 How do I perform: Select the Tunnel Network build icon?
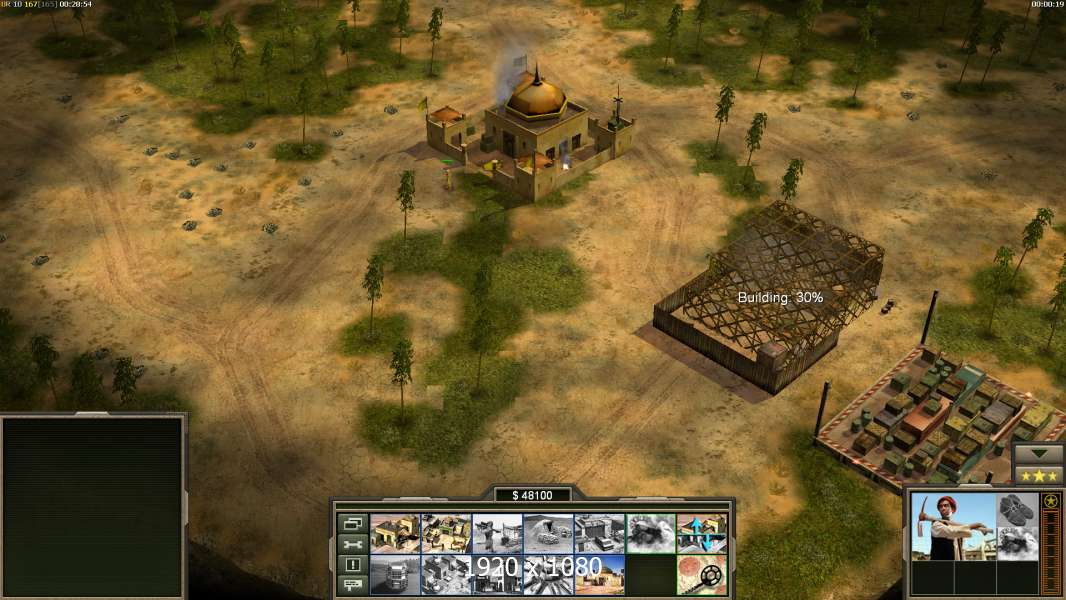point(548,533)
